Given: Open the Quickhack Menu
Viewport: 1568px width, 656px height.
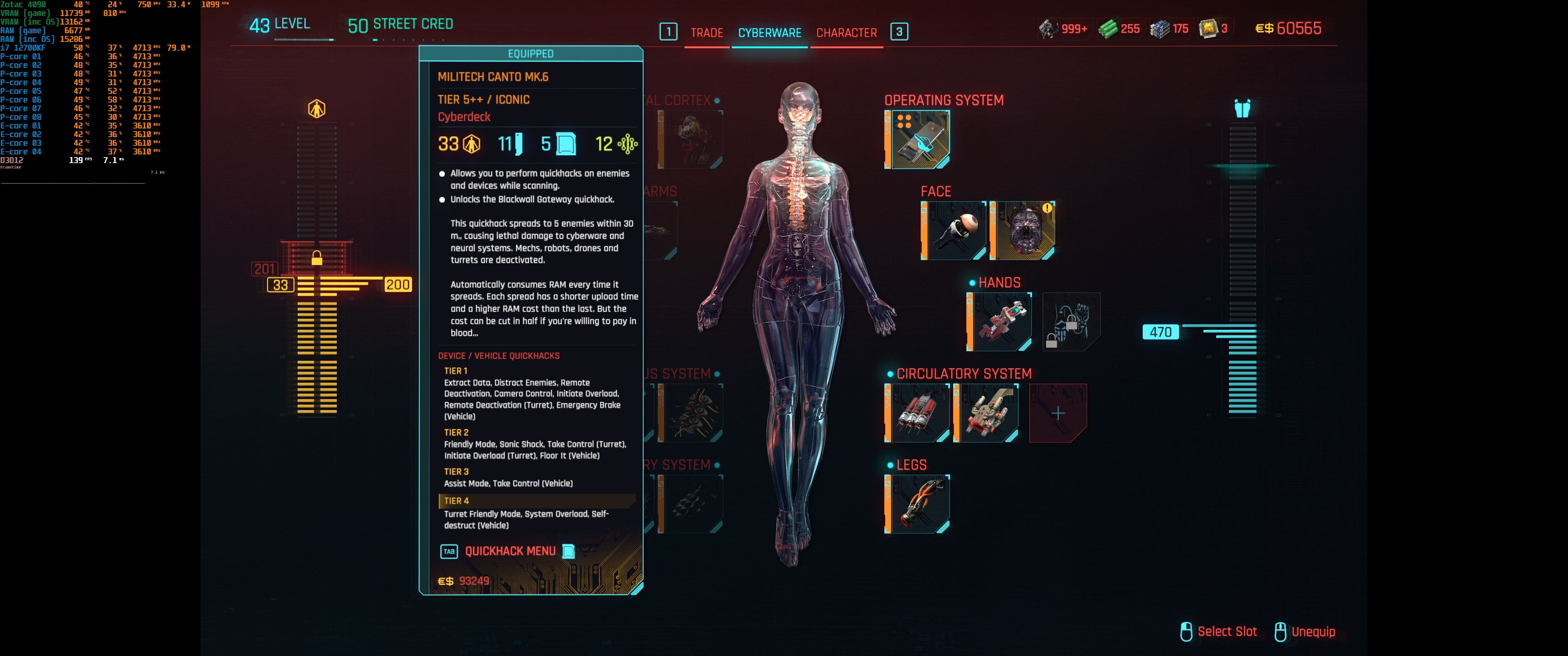Looking at the screenshot, I should click(510, 551).
